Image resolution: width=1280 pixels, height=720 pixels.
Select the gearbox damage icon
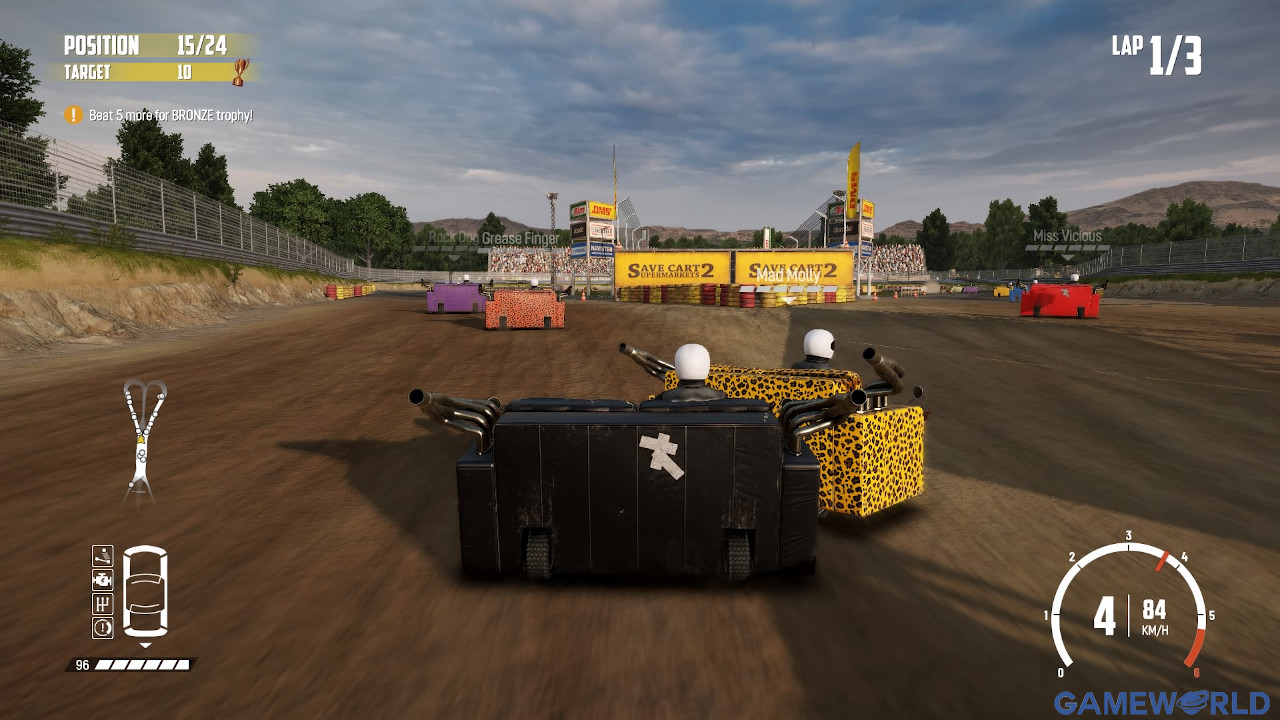(103, 604)
